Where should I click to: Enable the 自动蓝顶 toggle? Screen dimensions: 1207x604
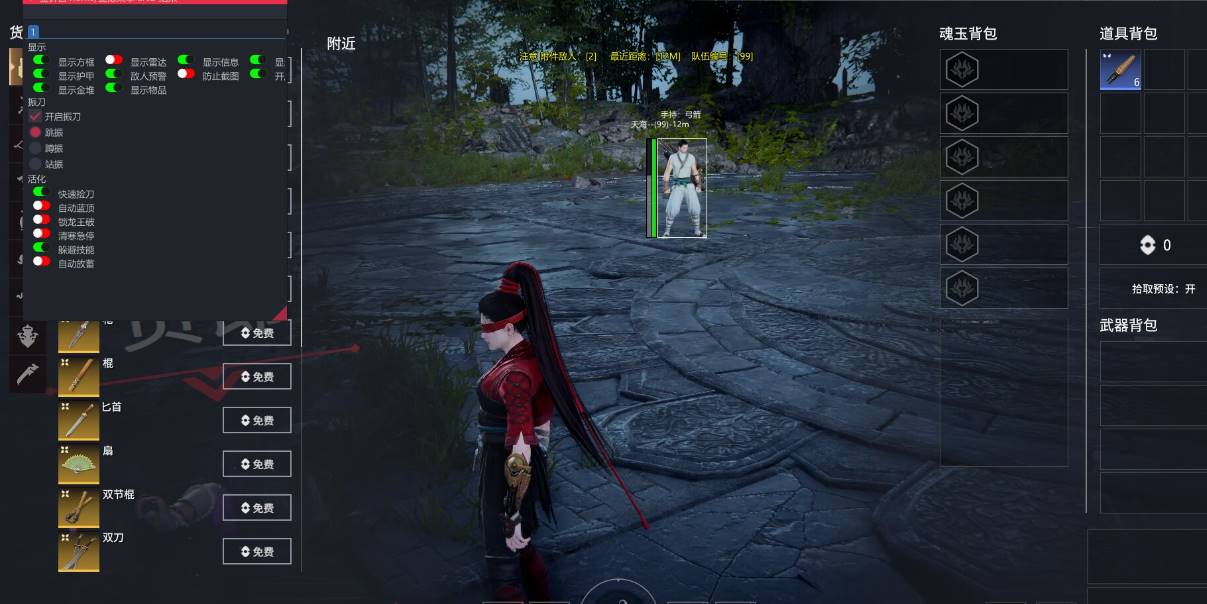point(41,207)
